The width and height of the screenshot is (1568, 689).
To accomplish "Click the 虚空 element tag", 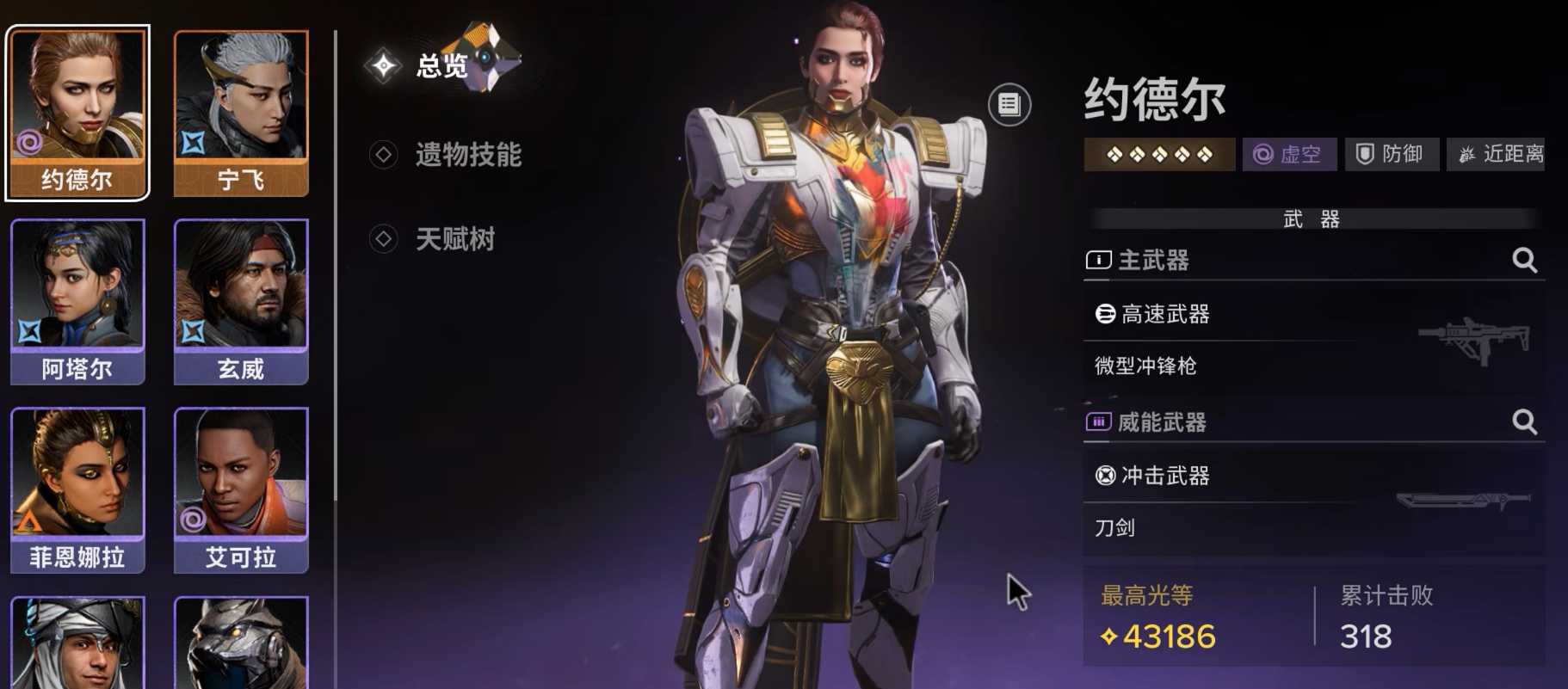I will point(1289,155).
